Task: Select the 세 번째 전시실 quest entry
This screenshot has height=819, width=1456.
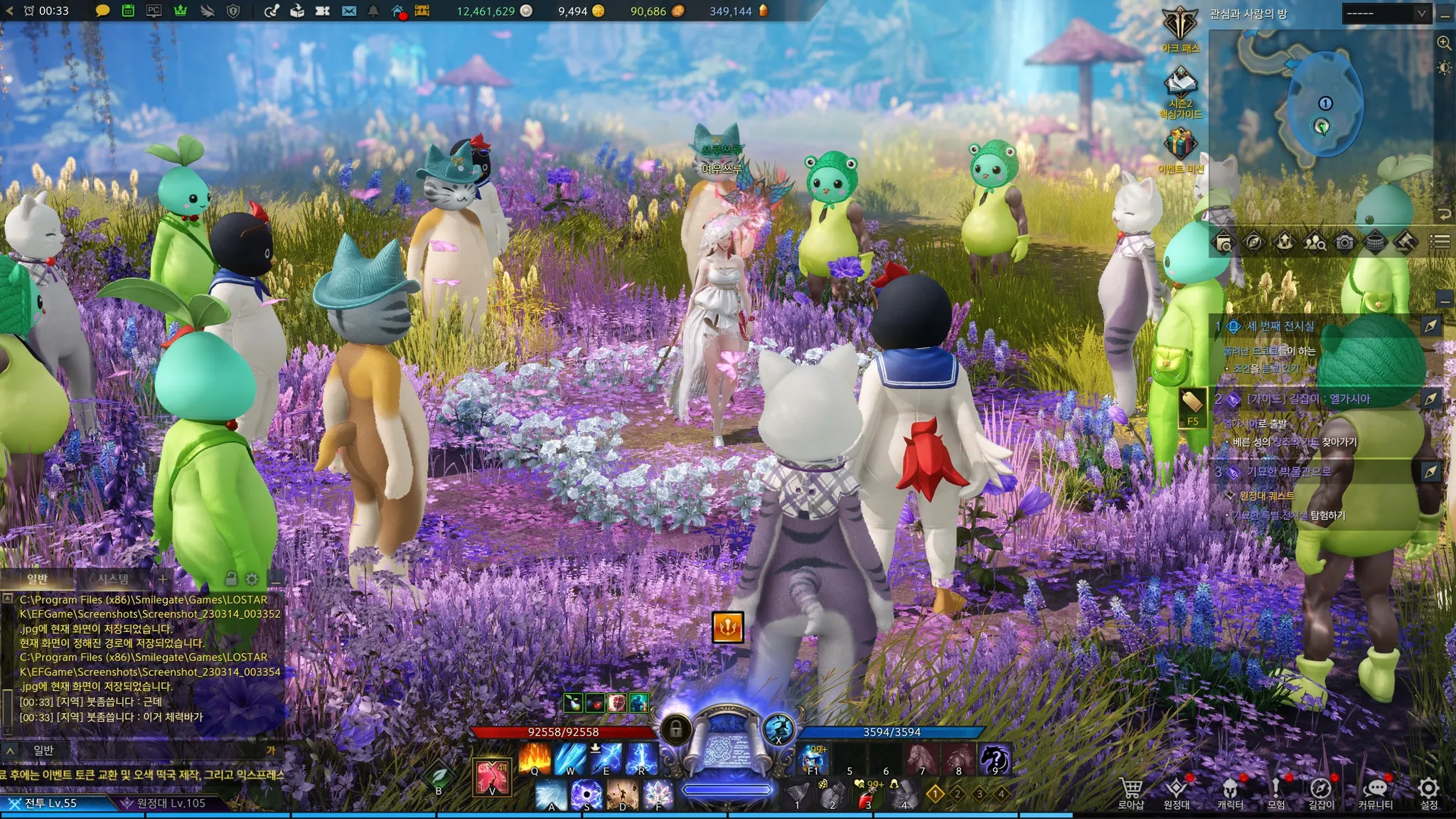Action: tap(1280, 326)
